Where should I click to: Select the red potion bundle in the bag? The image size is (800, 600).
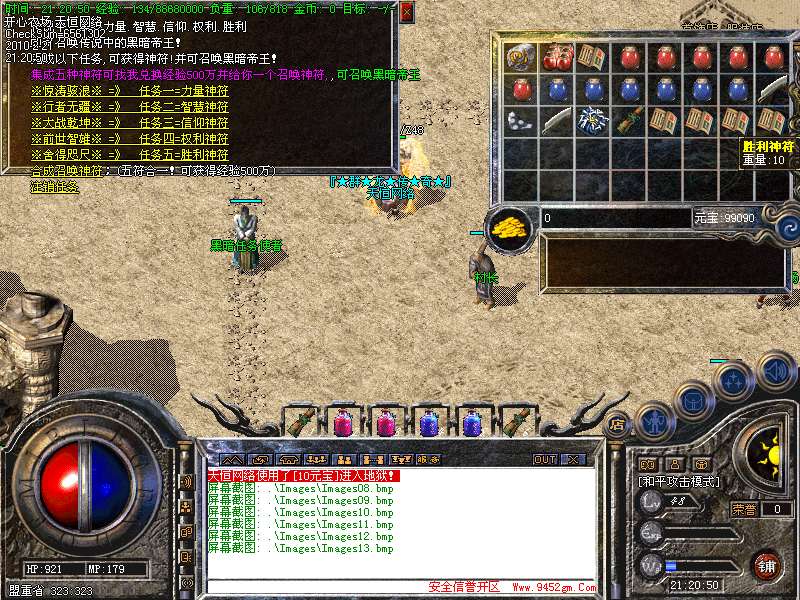556,58
